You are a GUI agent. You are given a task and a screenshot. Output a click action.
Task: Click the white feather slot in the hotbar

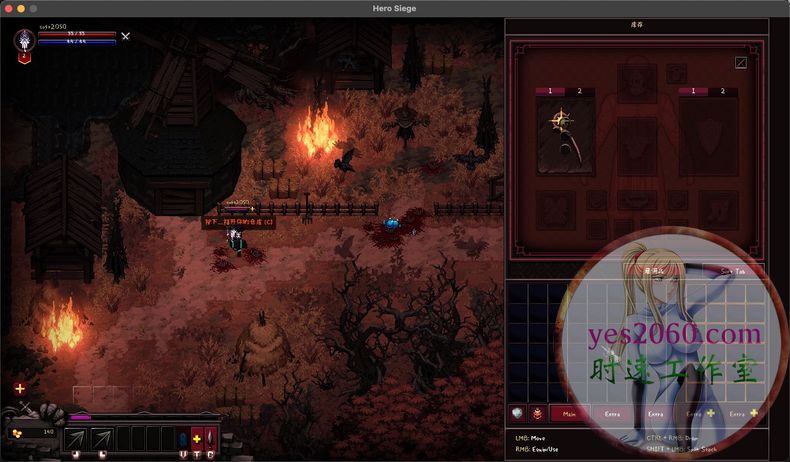coord(211,438)
